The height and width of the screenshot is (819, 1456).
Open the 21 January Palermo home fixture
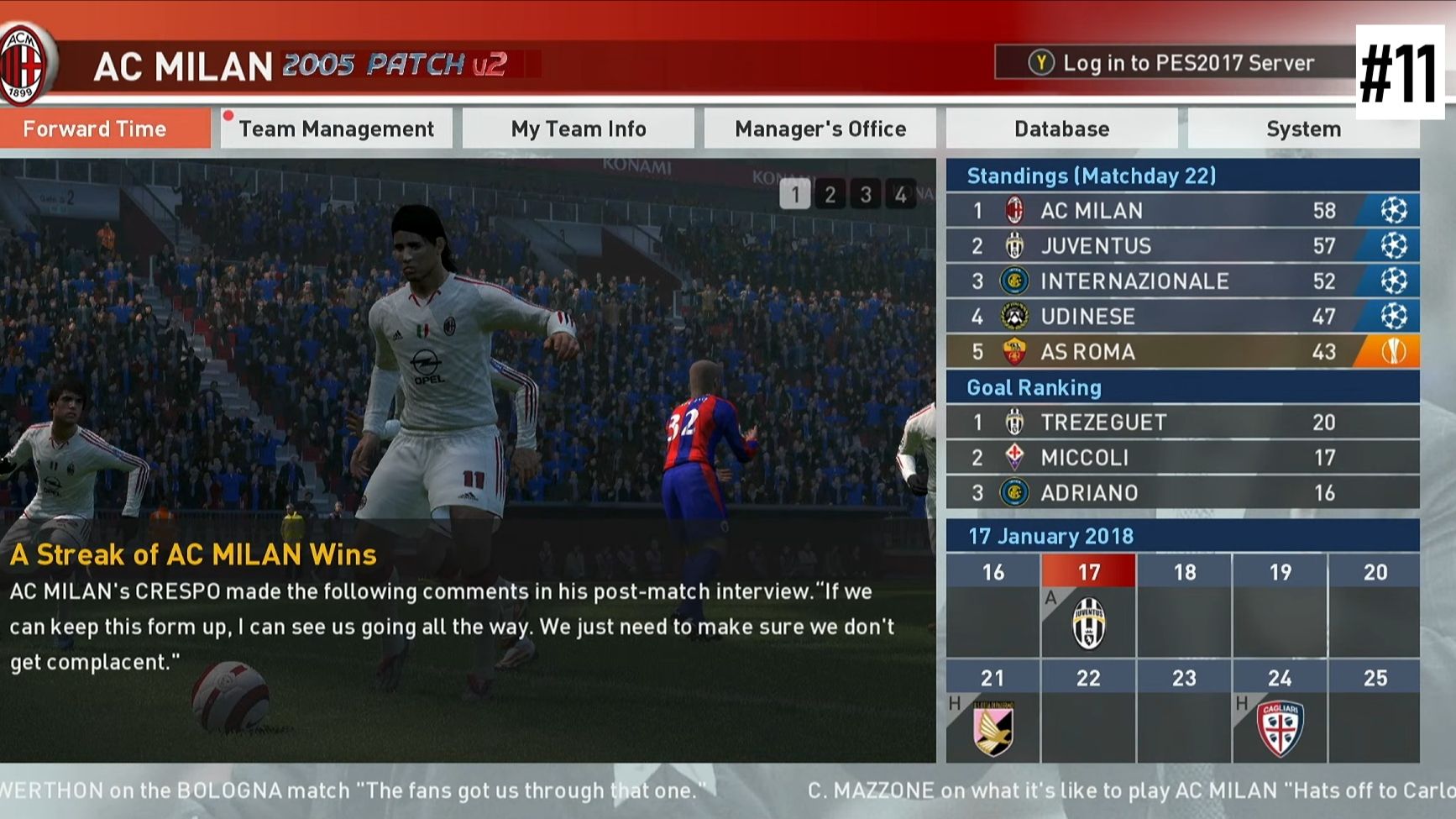point(992,727)
